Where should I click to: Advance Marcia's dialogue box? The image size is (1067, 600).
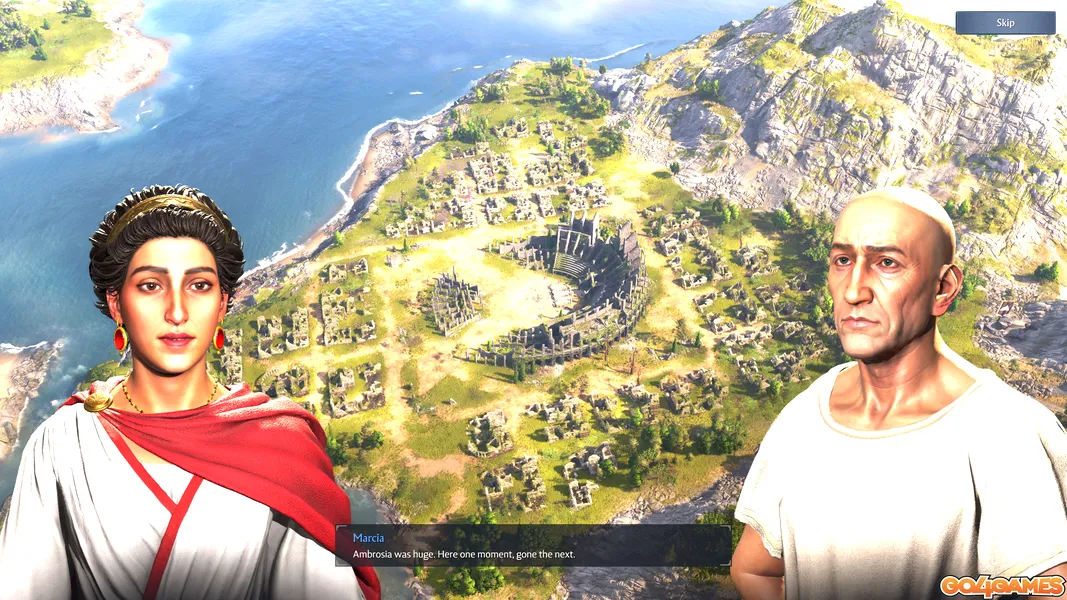tap(533, 546)
